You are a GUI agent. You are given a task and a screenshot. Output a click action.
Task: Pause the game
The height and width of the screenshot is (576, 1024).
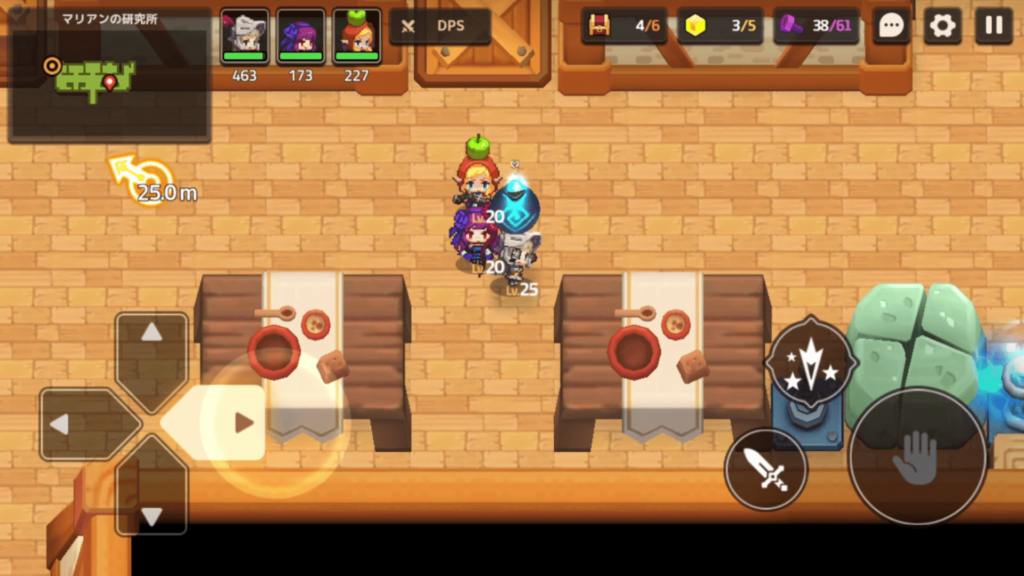coord(993,26)
